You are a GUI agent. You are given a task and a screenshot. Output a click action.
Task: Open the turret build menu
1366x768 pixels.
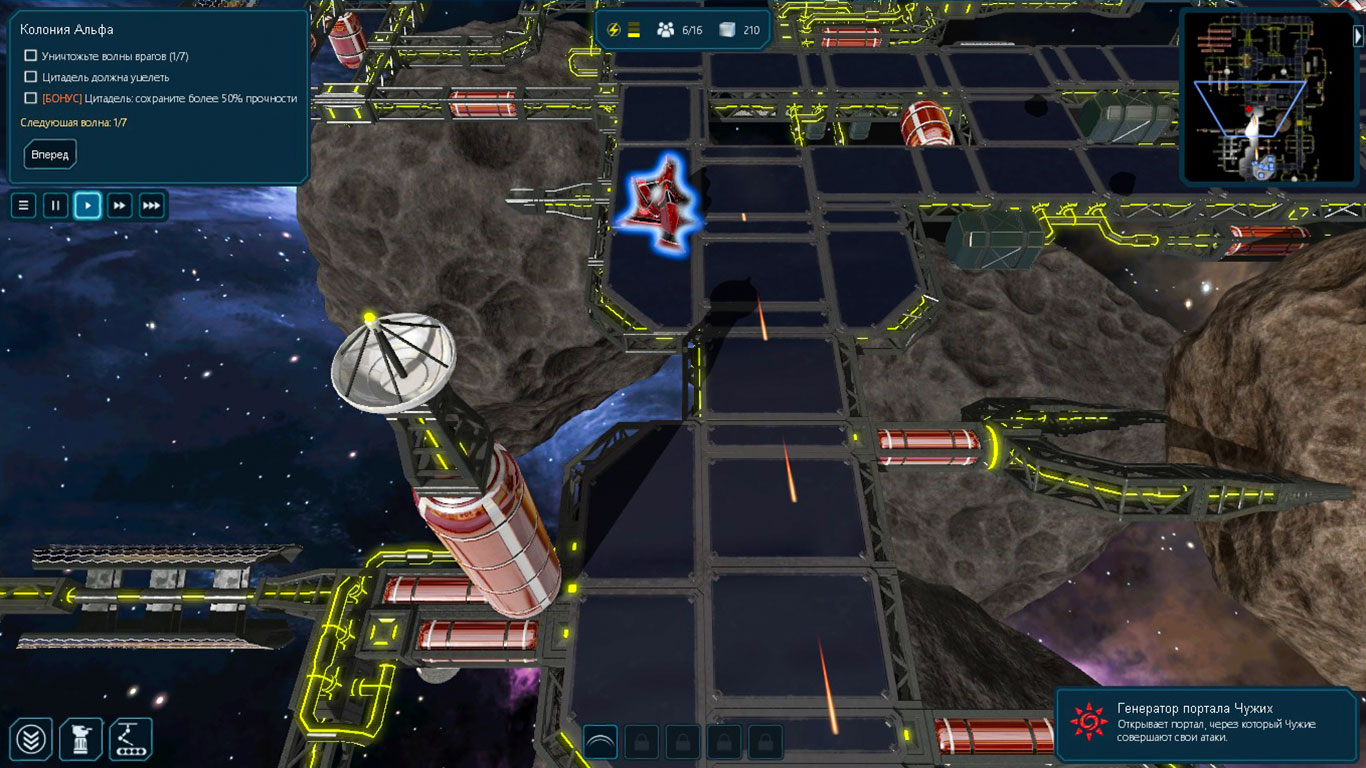coord(81,740)
